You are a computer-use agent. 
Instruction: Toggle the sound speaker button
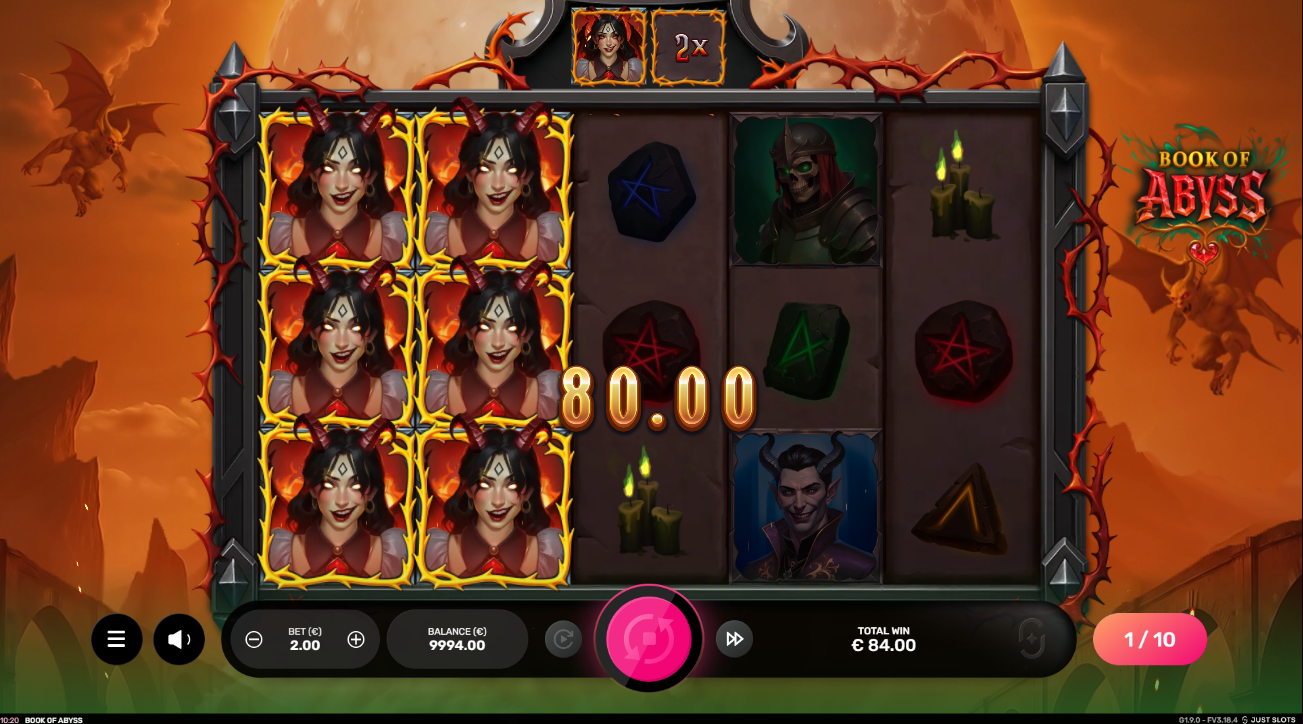179,639
